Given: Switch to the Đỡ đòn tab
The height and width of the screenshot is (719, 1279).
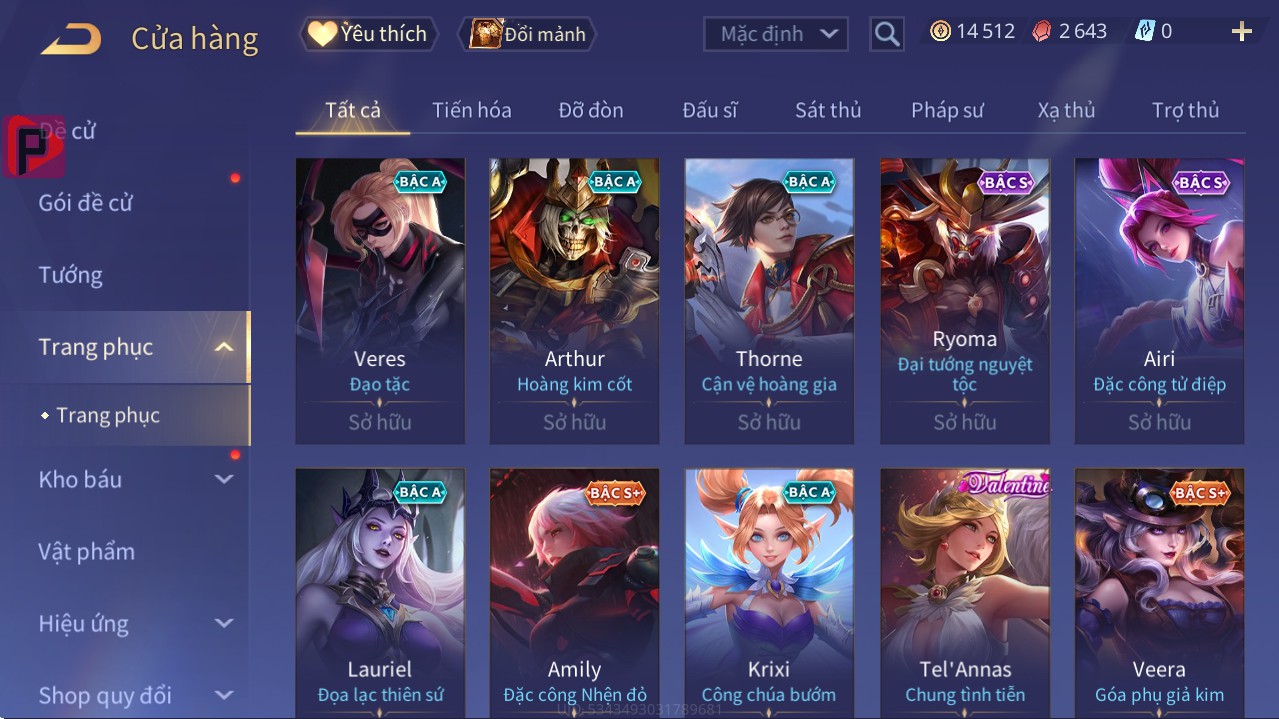Looking at the screenshot, I should (x=590, y=110).
